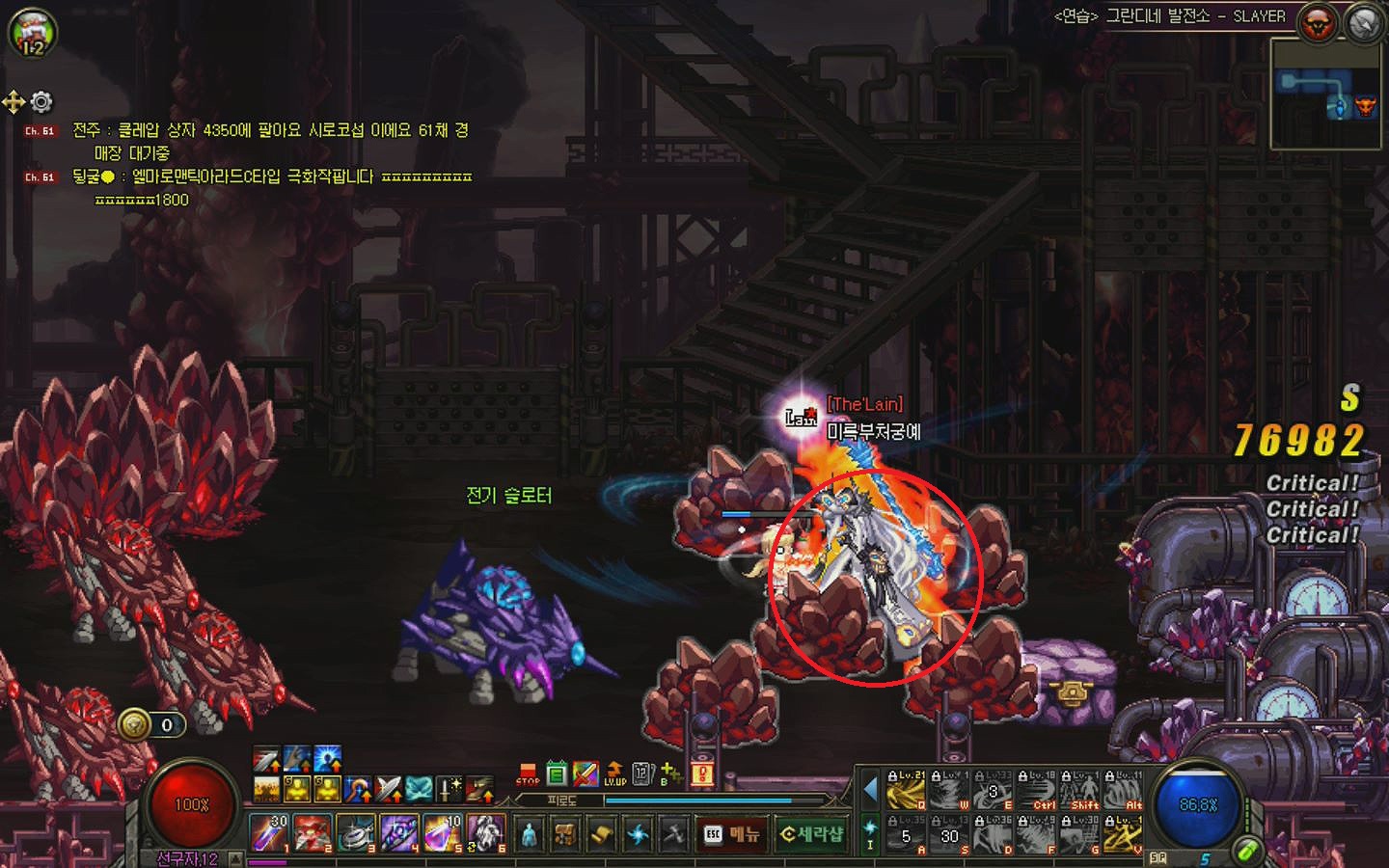This screenshot has height=868, width=1389.
Task: Open the character info silhouette icon
Action: point(529,834)
